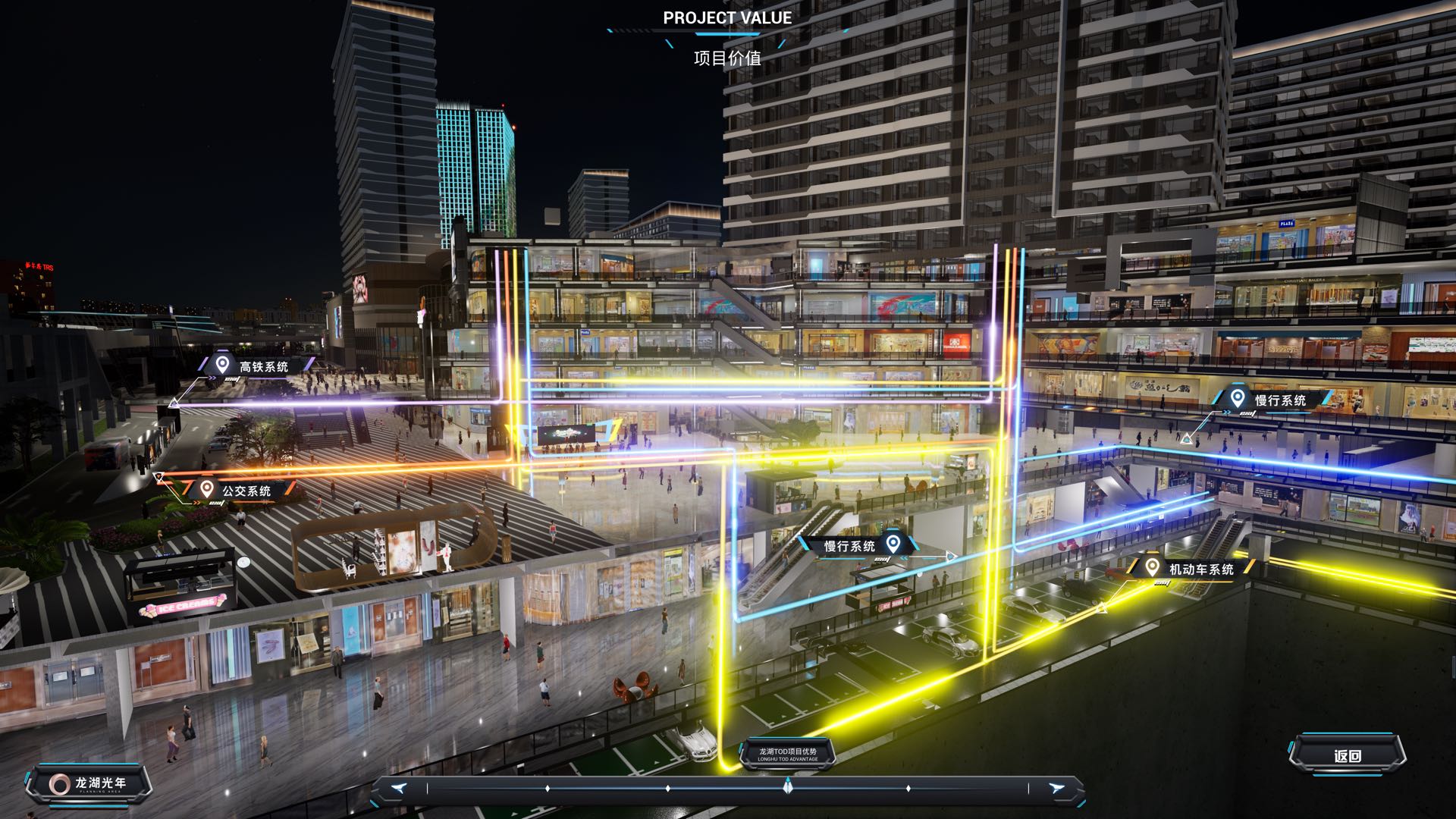Click the 龙湖TOD项目优势 Longhu TOD Advantage tag
This screenshot has width=1456, height=819.
coord(788,754)
